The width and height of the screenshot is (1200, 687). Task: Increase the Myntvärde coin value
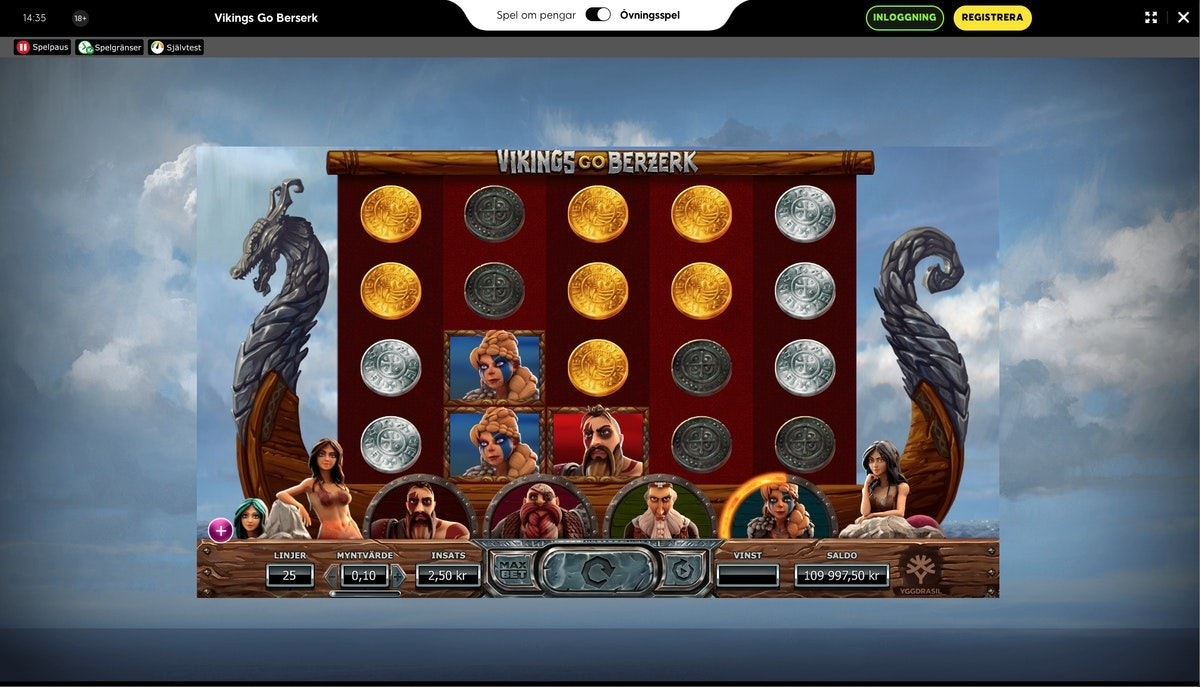point(398,576)
